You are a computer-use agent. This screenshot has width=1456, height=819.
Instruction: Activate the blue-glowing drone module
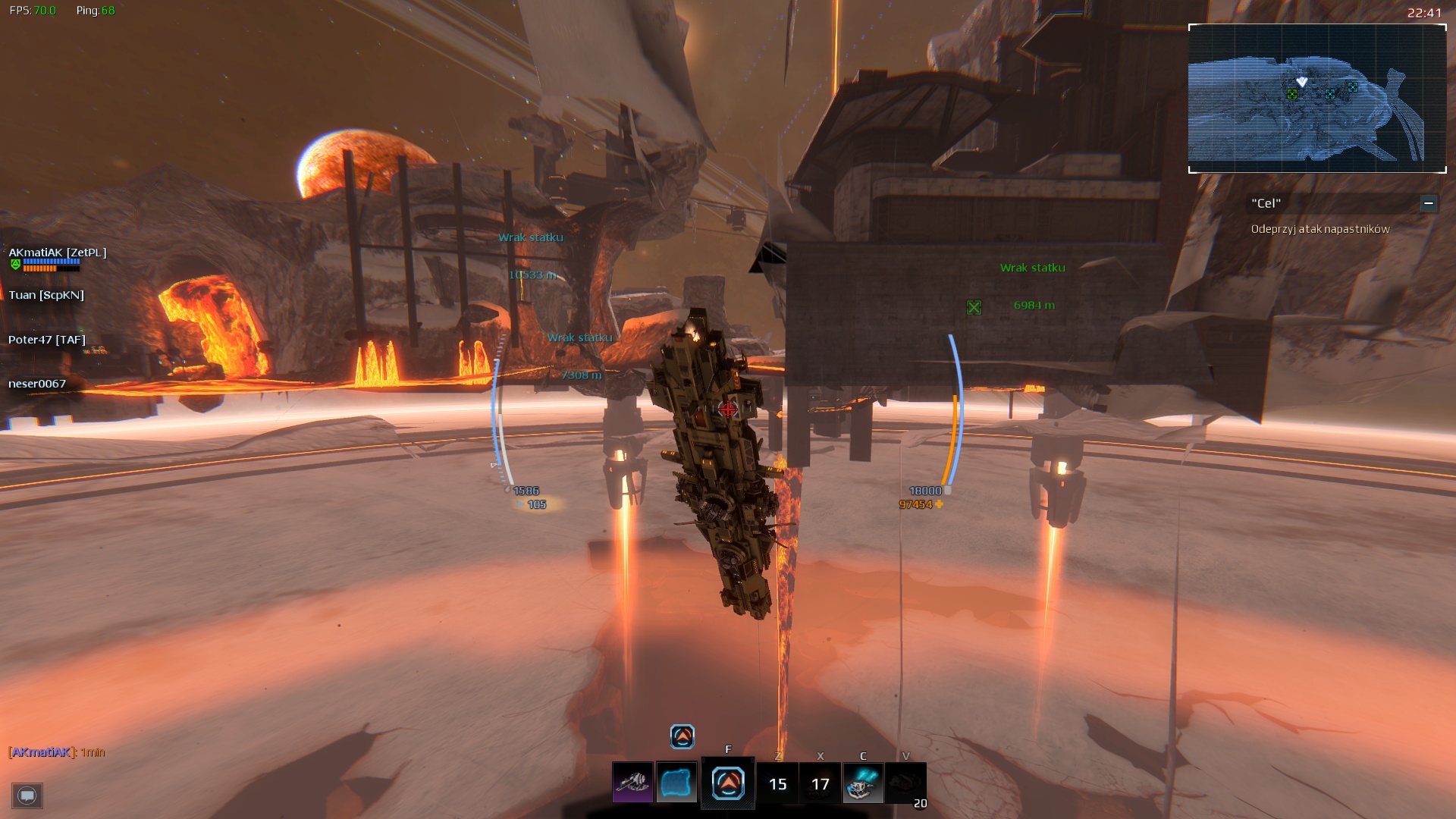(x=863, y=783)
